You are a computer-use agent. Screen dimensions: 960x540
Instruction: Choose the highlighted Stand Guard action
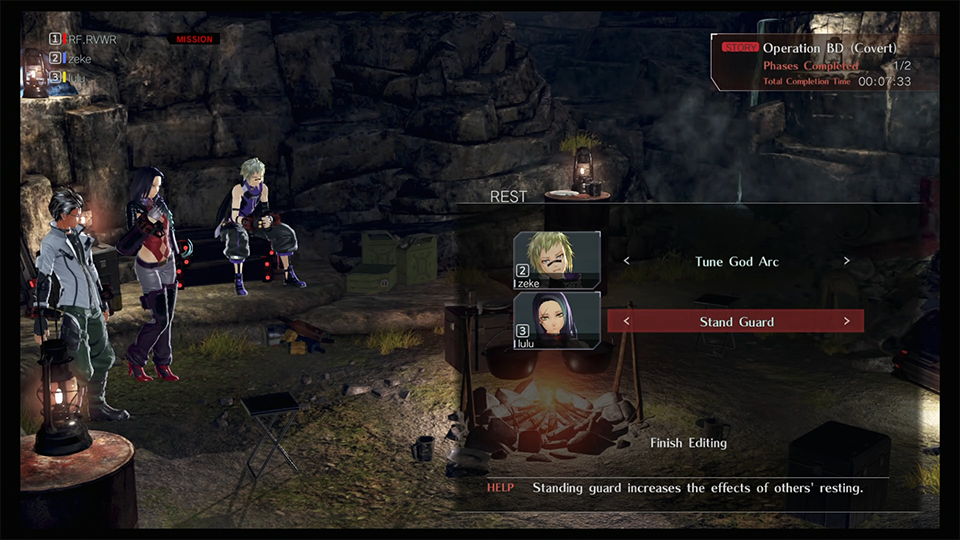[x=736, y=322]
